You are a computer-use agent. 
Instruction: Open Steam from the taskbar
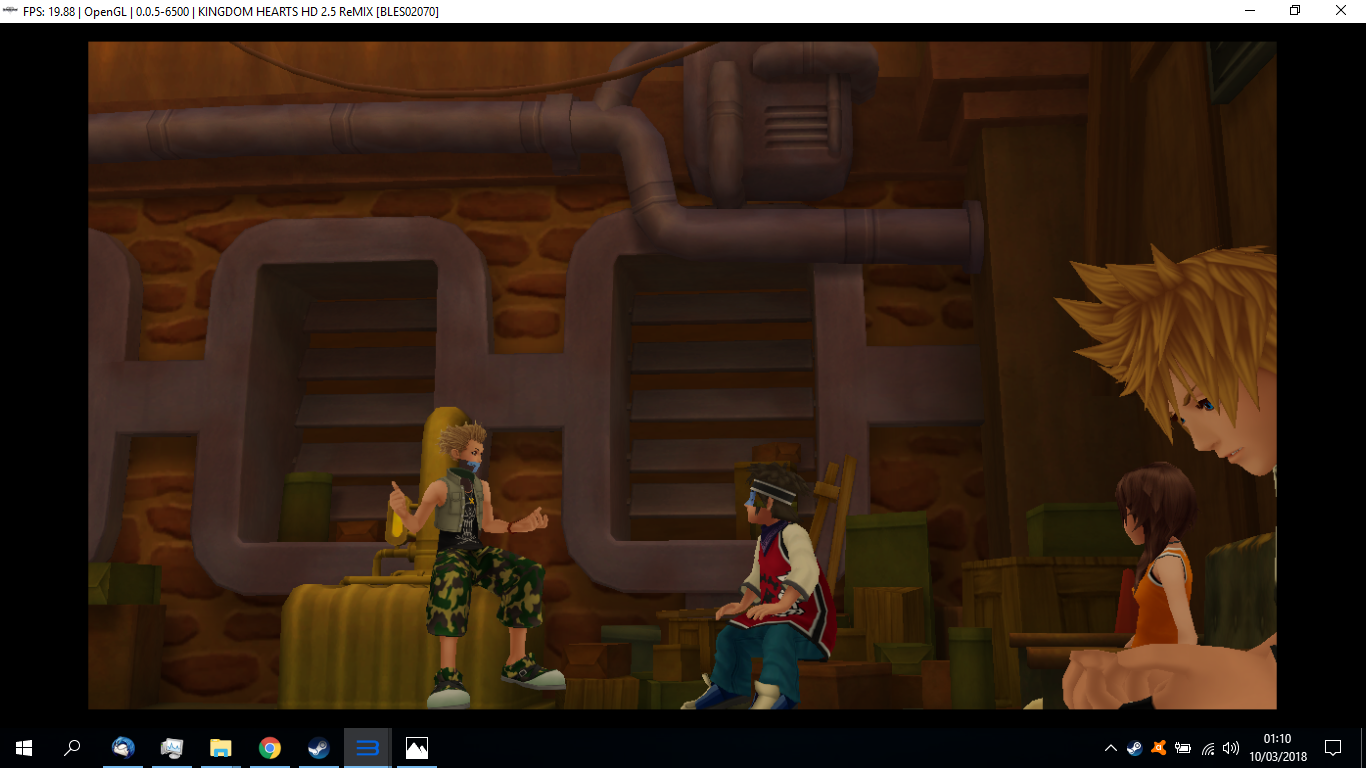318,747
